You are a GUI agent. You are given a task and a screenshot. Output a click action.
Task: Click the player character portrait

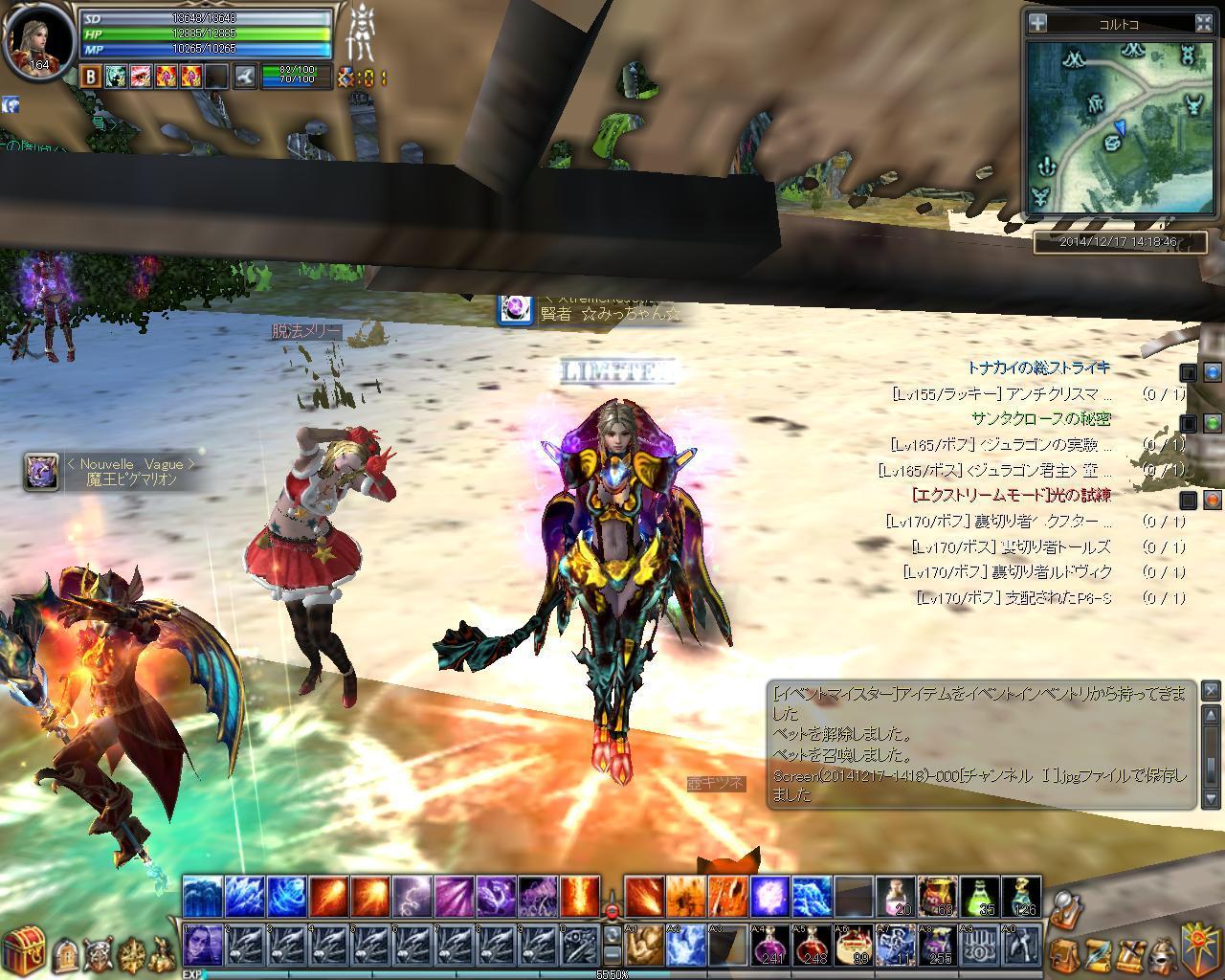[38, 40]
